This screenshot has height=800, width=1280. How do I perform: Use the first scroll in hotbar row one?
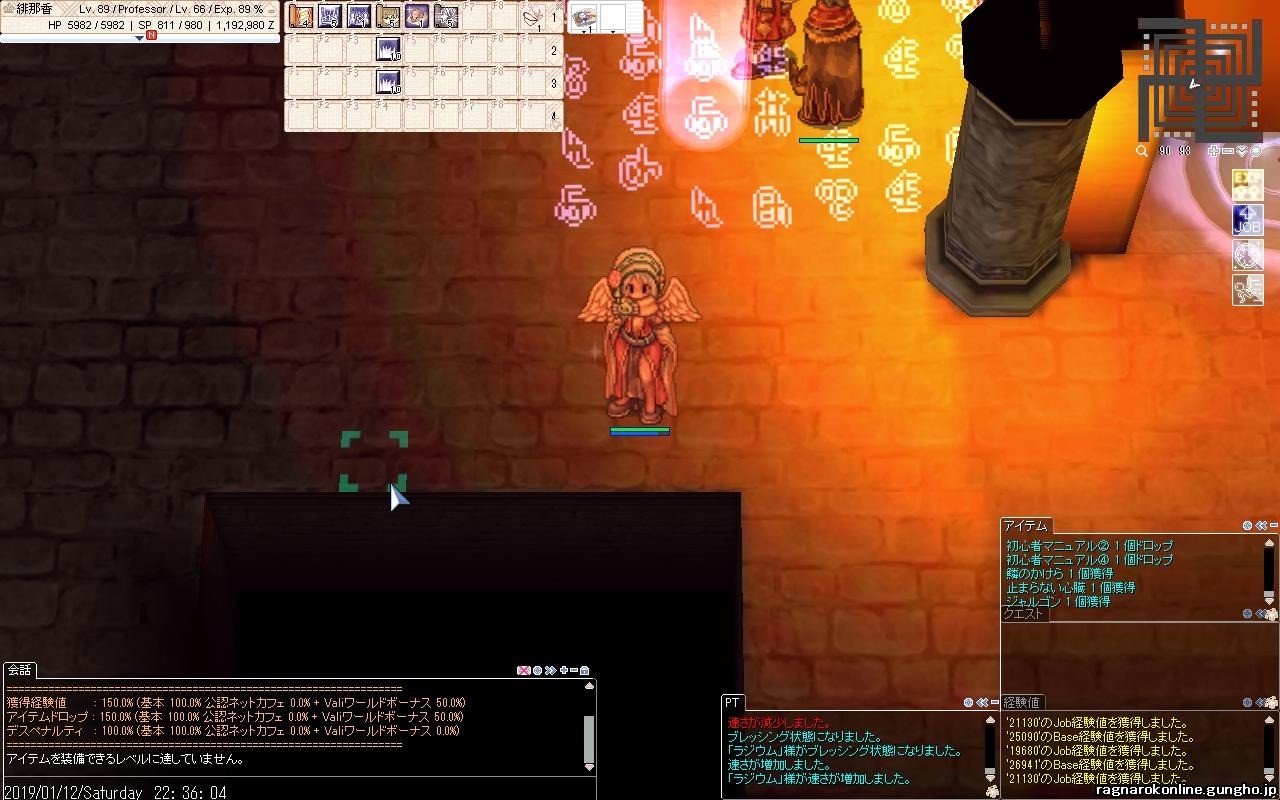[x=301, y=16]
